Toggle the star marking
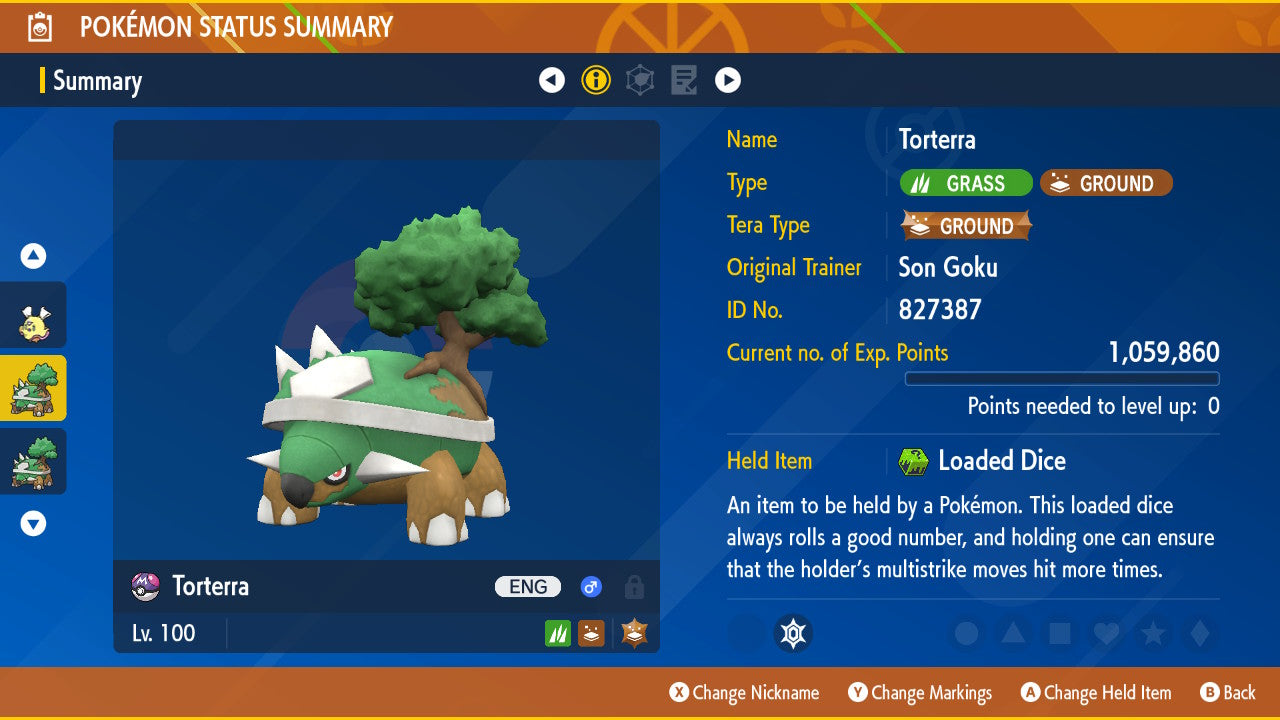Viewport: 1280px width, 720px height. point(1151,633)
